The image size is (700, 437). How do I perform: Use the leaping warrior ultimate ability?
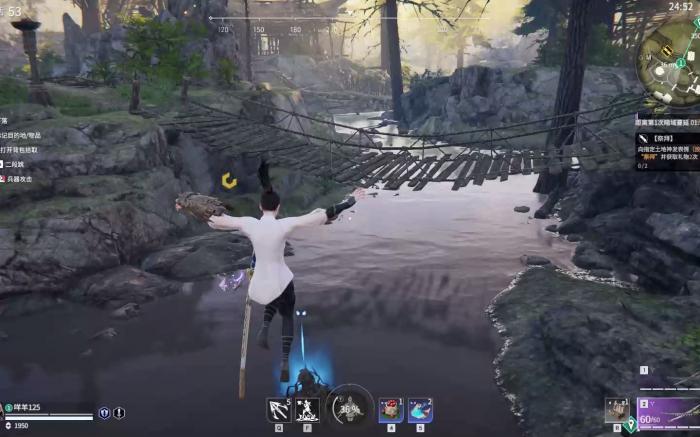[x=307, y=409]
